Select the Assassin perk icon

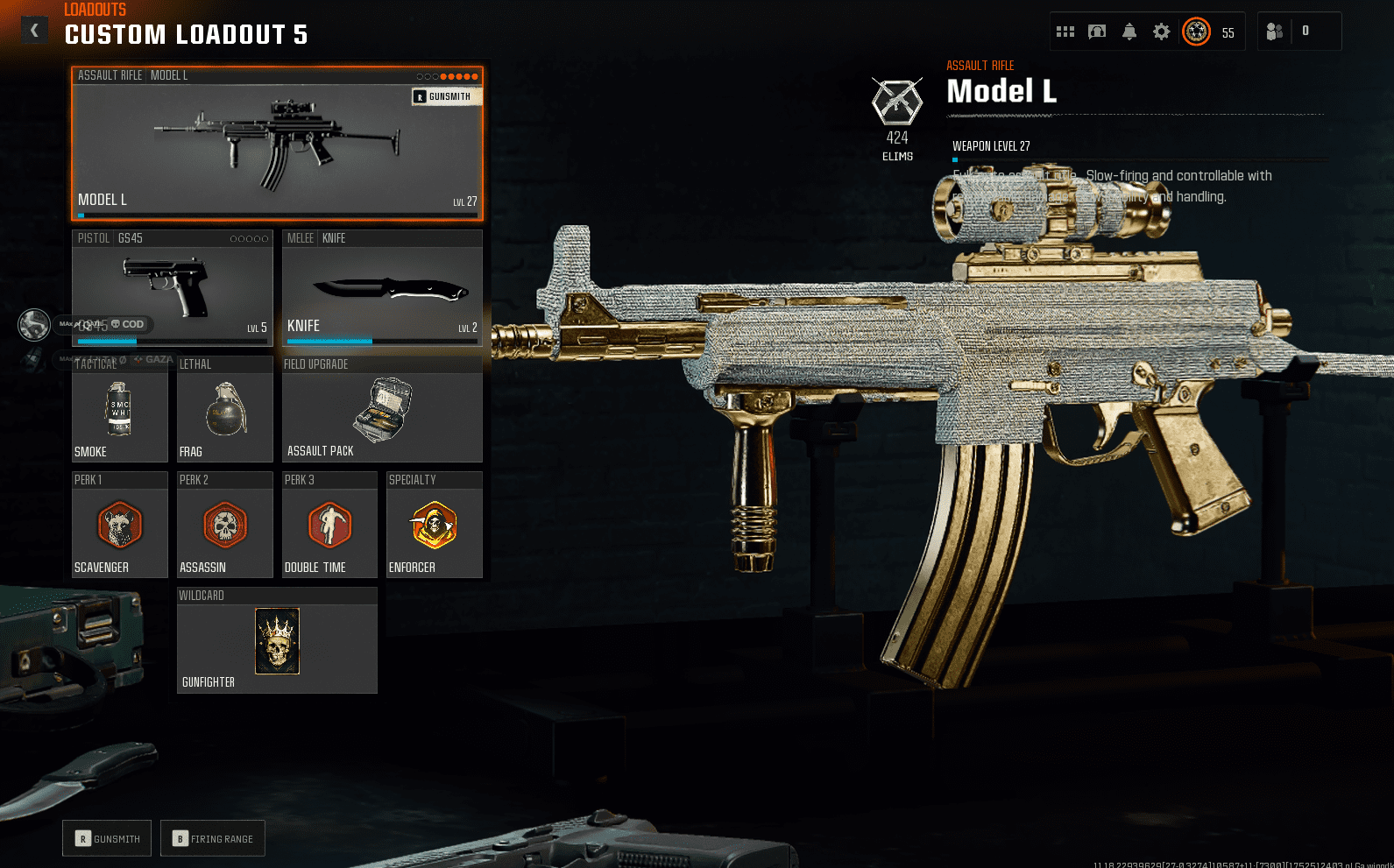pos(224,526)
